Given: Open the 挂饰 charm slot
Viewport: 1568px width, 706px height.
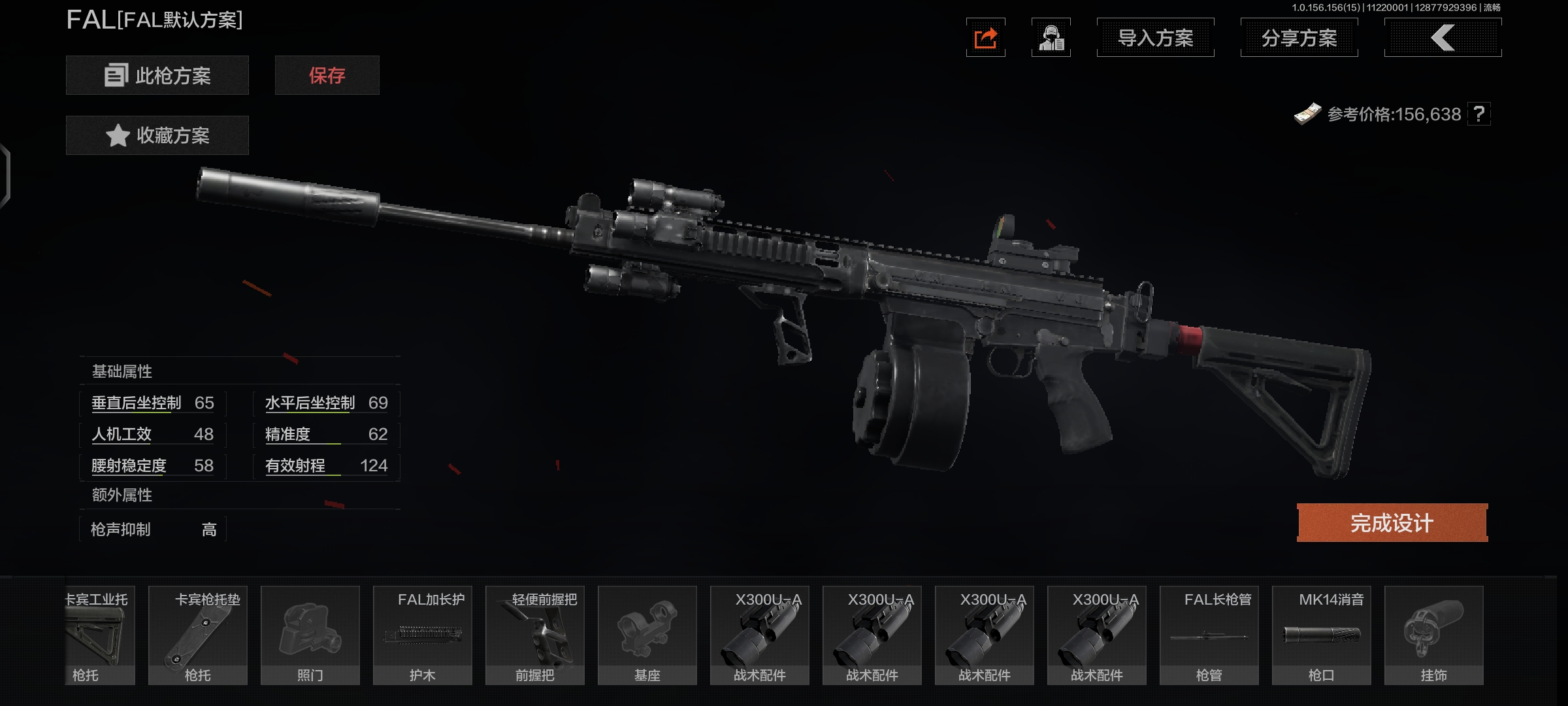Looking at the screenshot, I should [1434, 635].
